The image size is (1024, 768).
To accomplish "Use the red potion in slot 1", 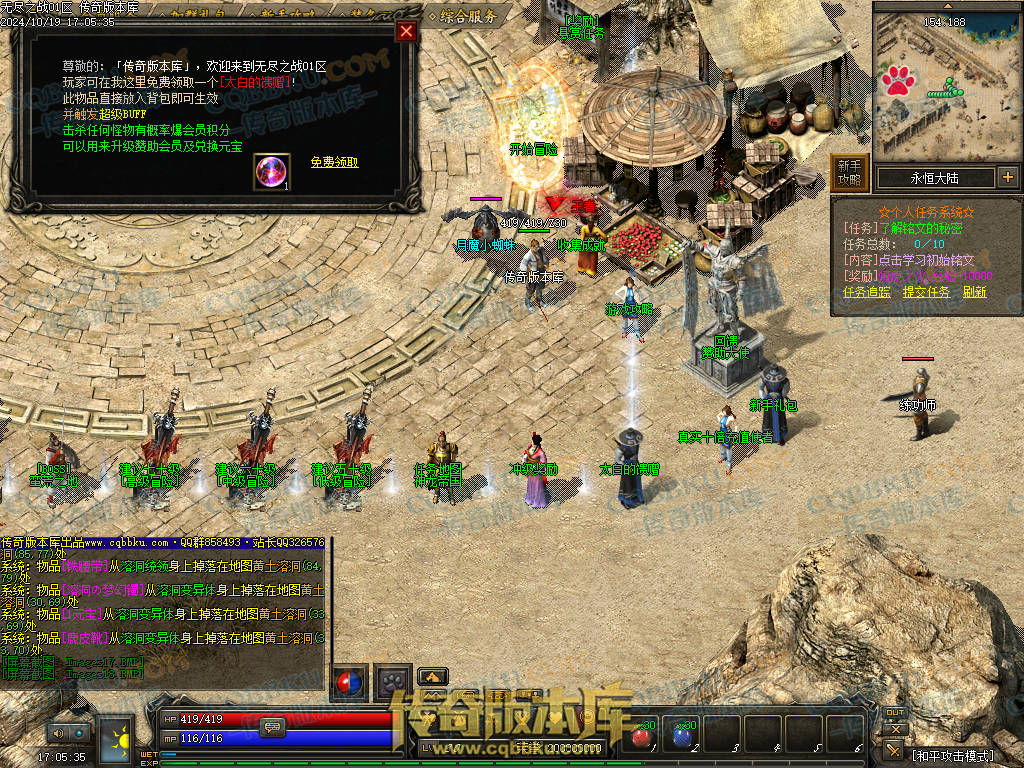I will click(x=642, y=735).
